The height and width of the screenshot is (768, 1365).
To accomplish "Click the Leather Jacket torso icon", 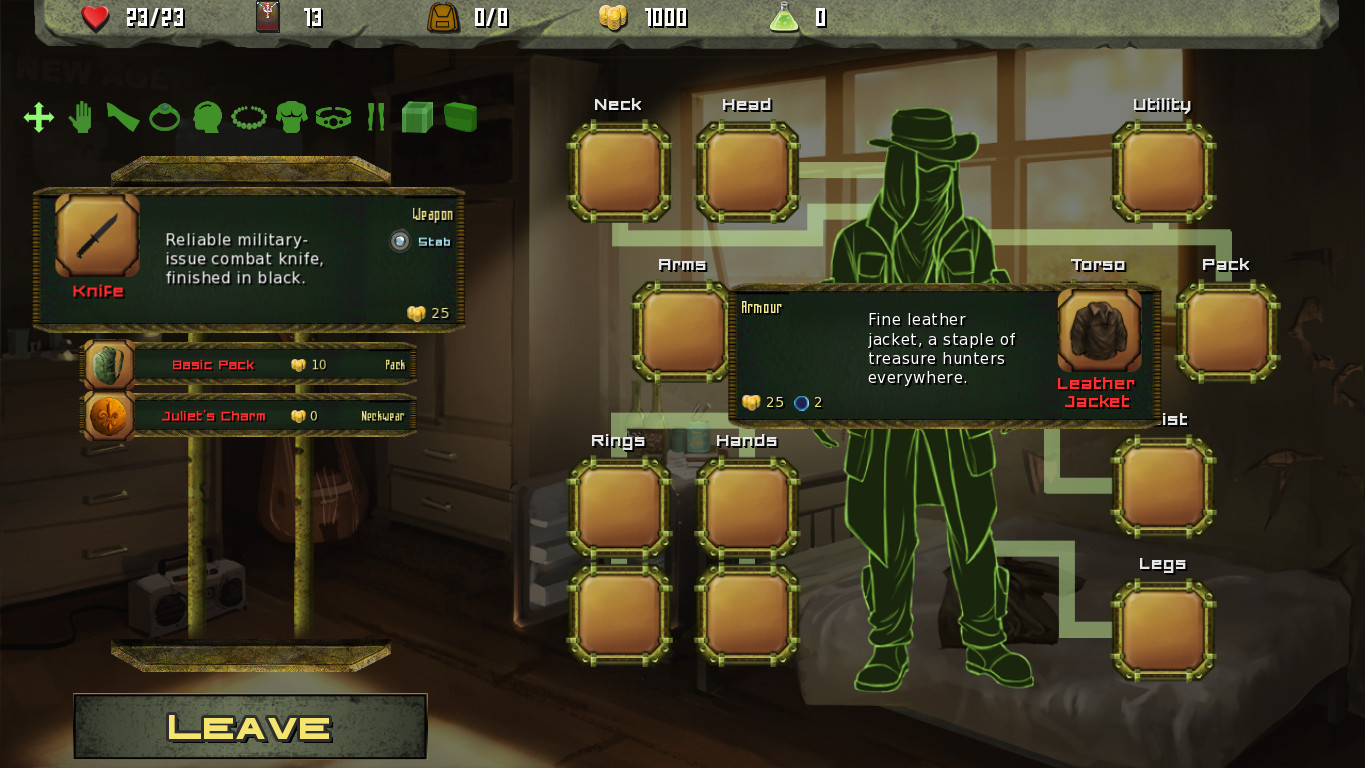I will coord(1099,331).
